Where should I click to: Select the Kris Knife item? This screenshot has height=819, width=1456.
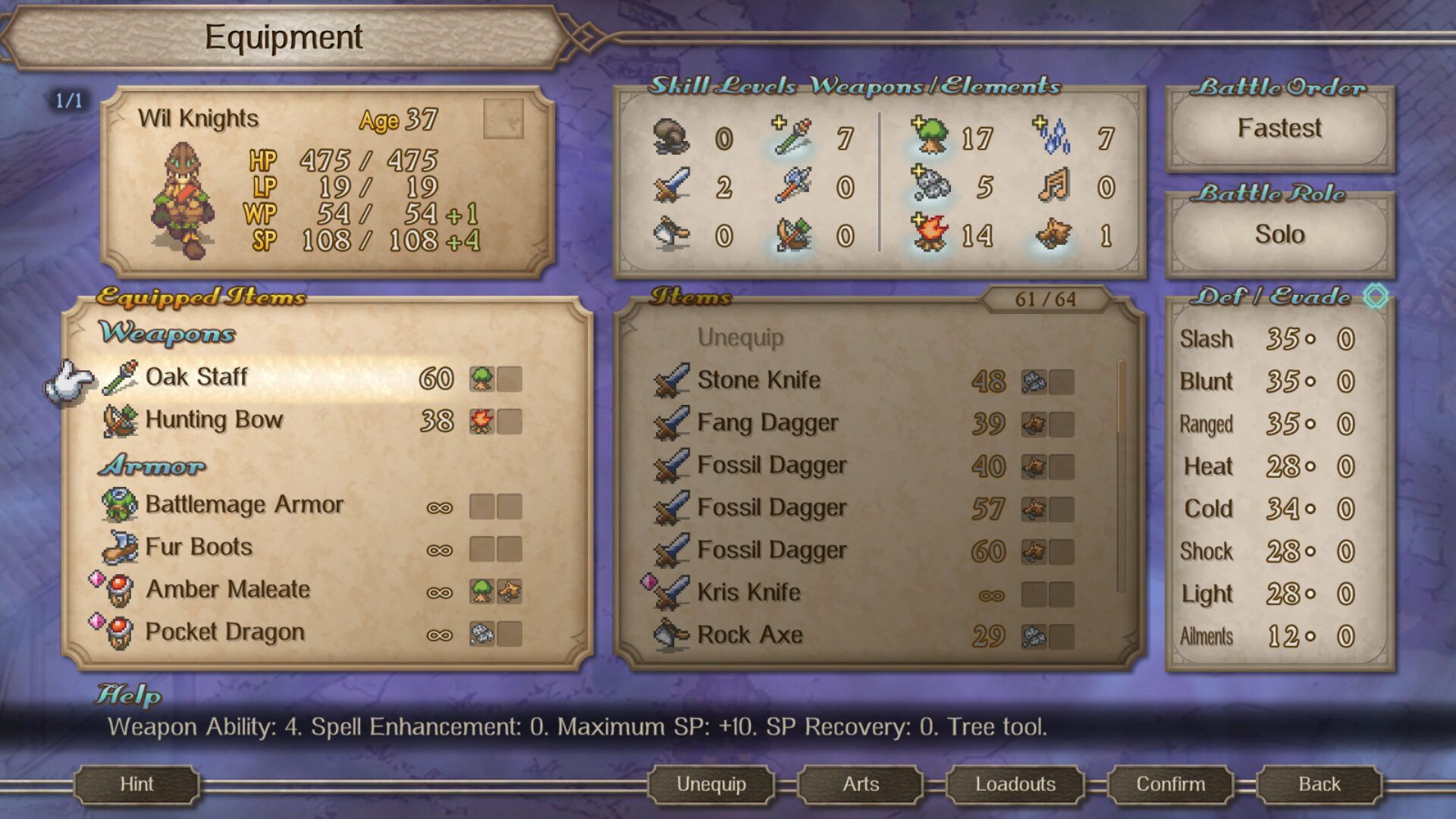pos(748,593)
